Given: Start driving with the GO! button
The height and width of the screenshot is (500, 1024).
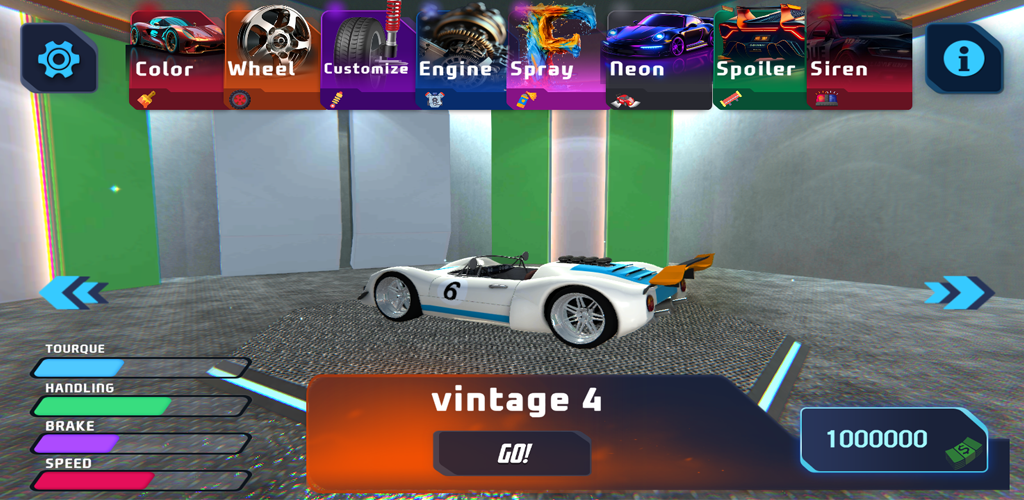Looking at the screenshot, I should pos(512,454).
